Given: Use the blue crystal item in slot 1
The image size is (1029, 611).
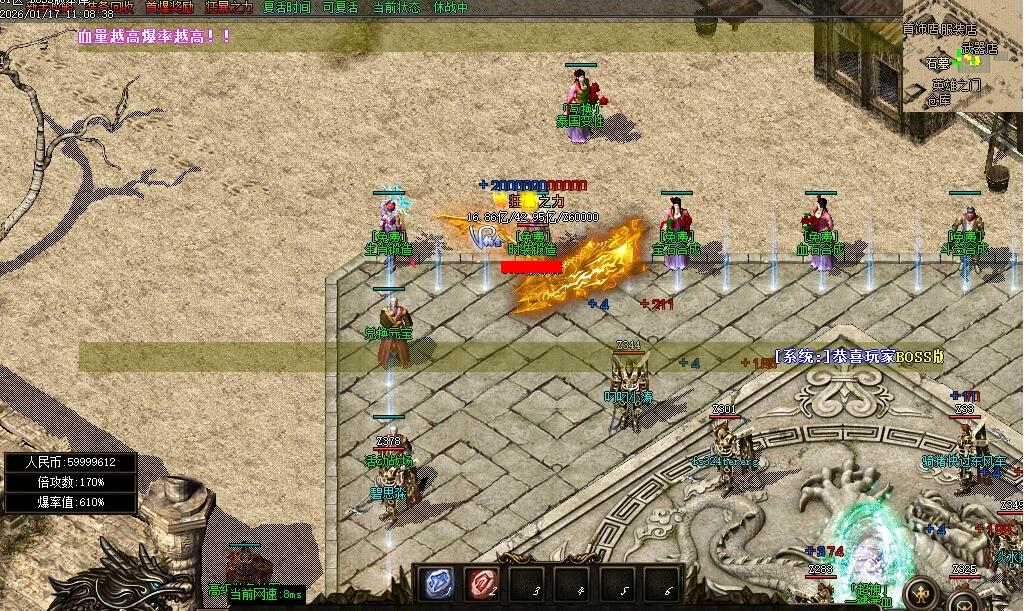Looking at the screenshot, I should 438,583.
